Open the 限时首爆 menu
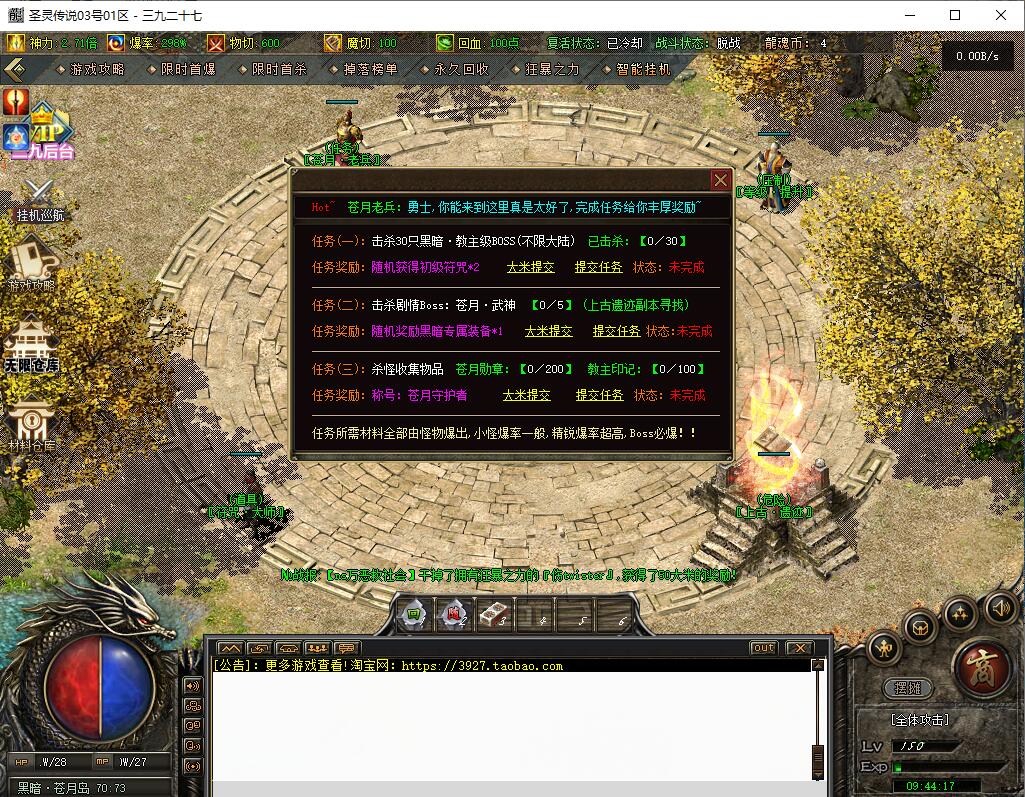The image size is (1025, 797). point(187,69)
